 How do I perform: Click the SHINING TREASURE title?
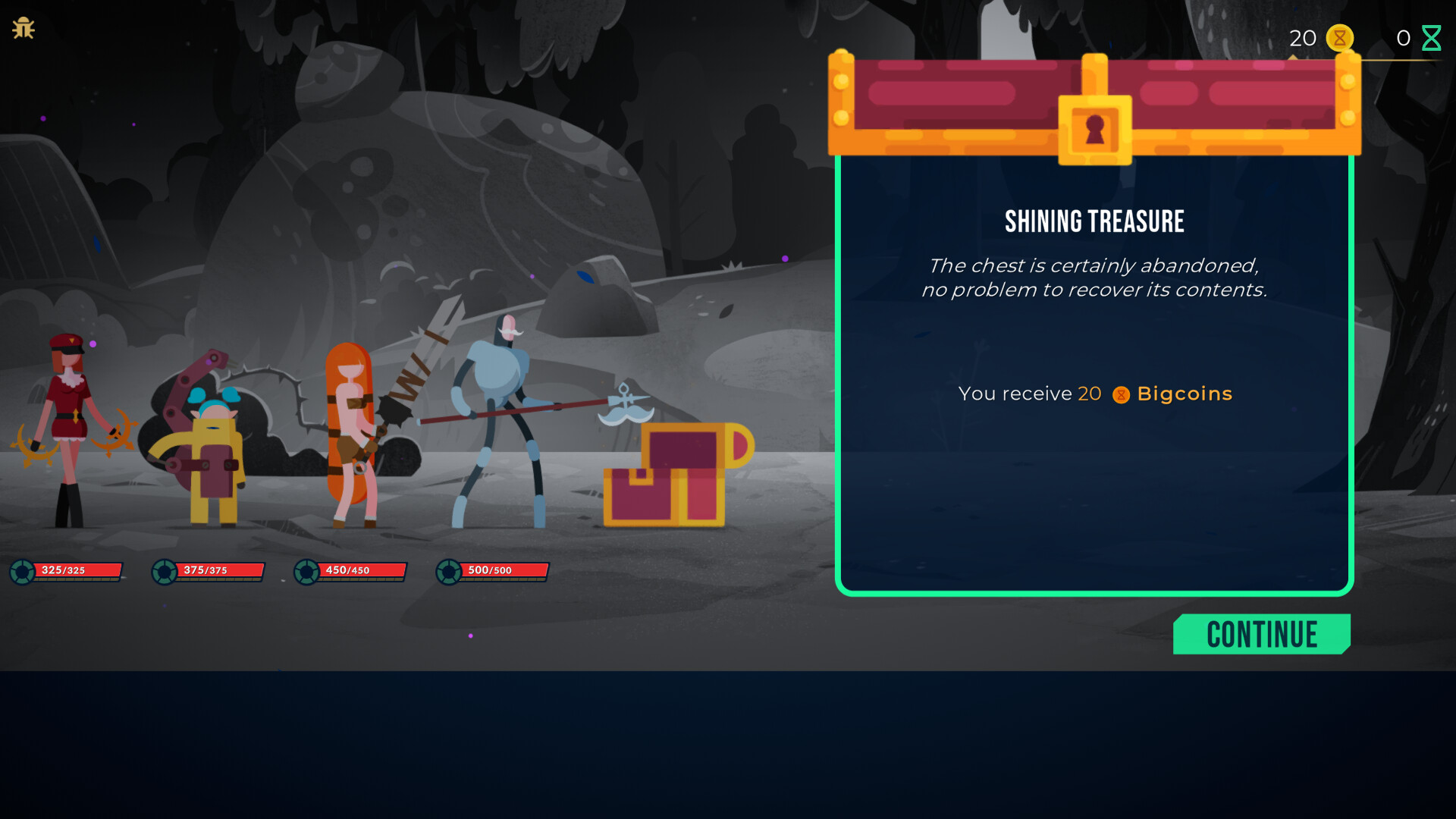point(1094,221)
